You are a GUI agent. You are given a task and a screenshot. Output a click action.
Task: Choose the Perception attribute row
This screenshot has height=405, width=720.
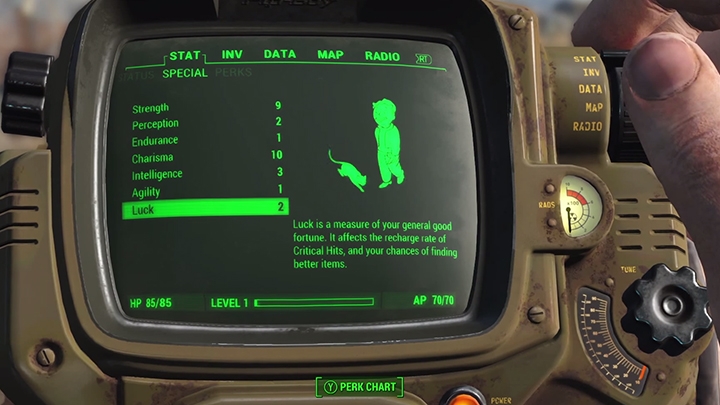coord(205,124)
